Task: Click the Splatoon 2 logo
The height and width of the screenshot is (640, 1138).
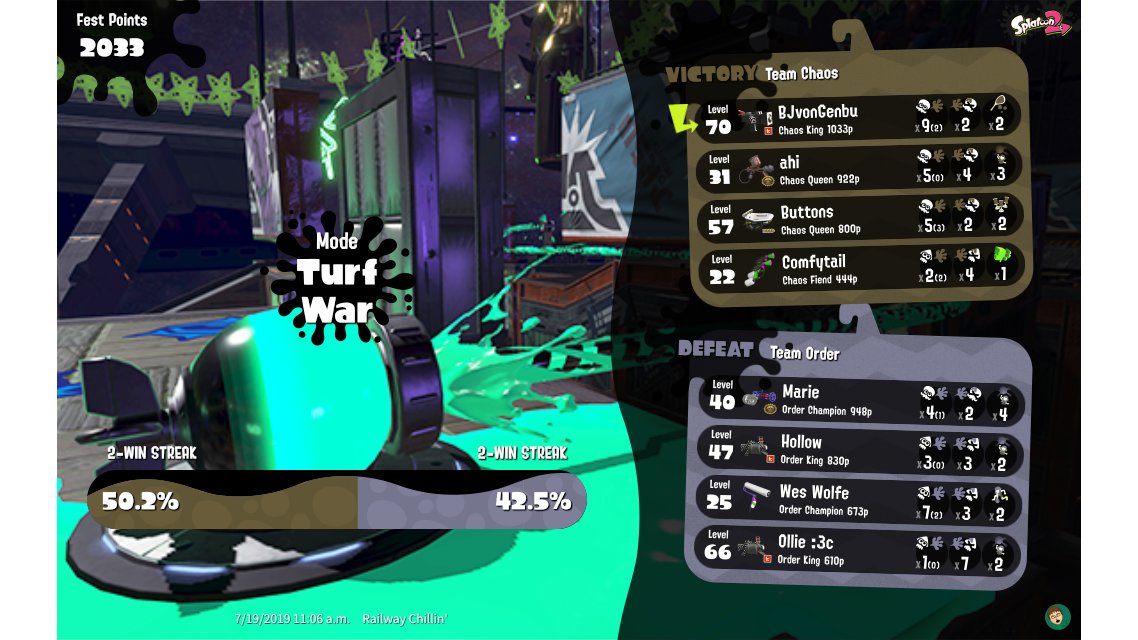Action: 1040,24
